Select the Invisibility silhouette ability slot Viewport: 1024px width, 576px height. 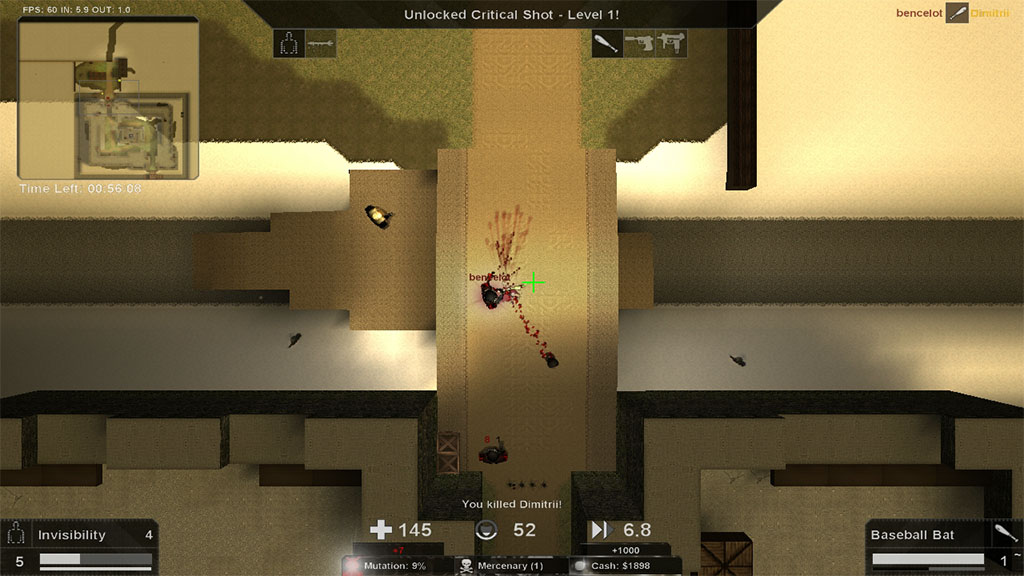click(290, 44)
